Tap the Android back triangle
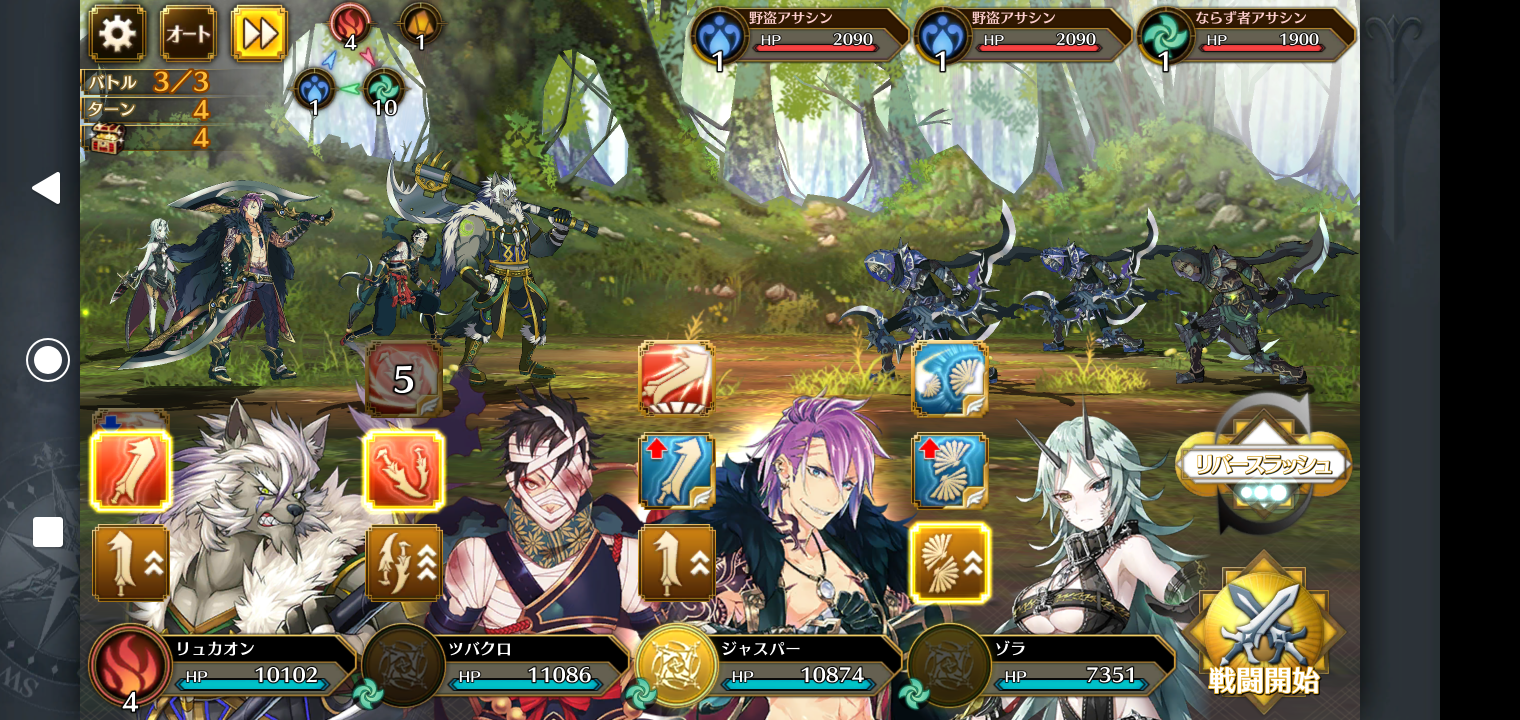 click(x=46, y=188)
